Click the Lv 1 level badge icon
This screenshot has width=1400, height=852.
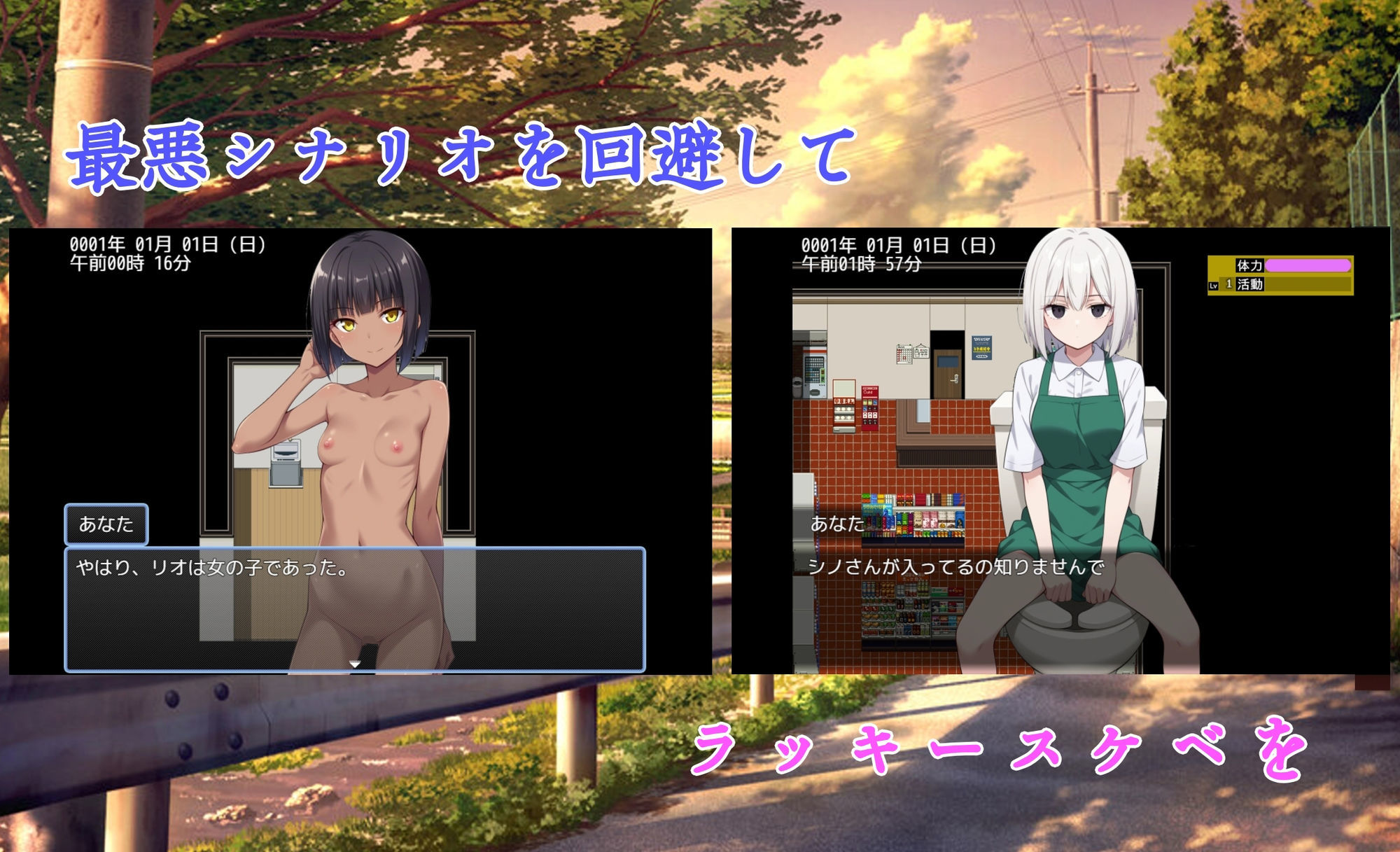click(x=1213, y=286)
